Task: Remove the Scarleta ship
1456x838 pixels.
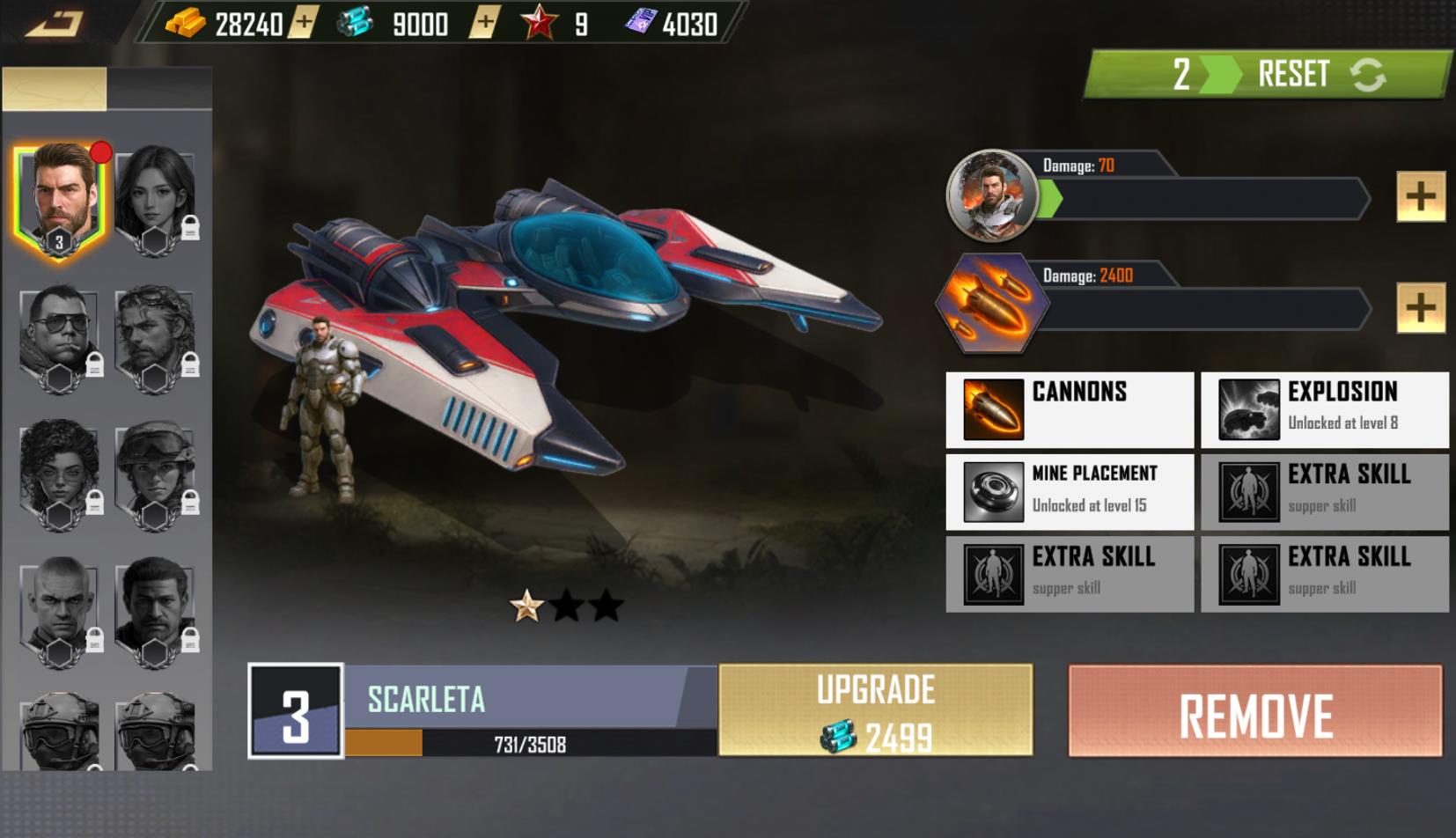Action: [x=1255, y=711]
